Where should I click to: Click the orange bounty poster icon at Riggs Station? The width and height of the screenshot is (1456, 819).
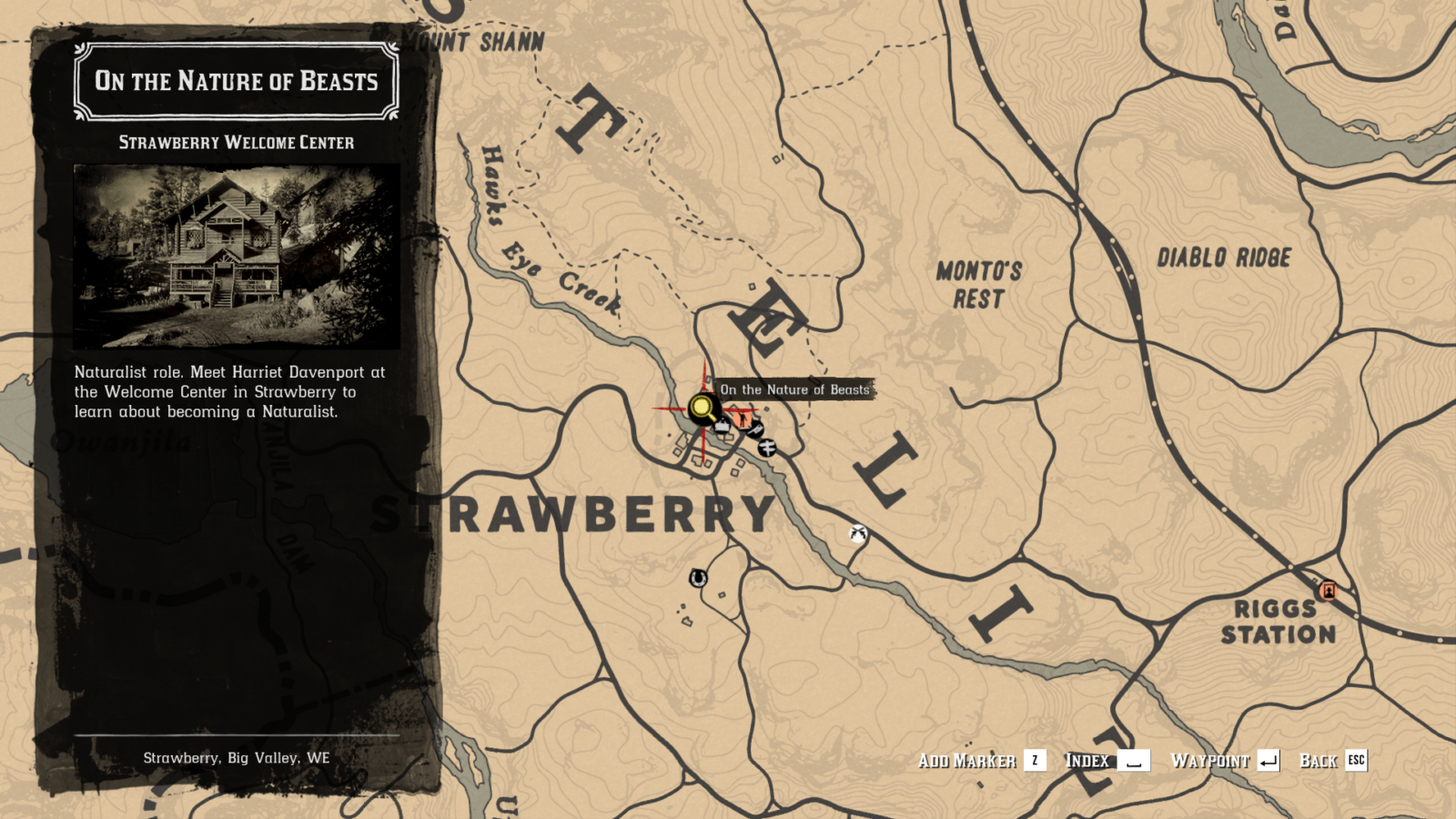point(1327,591)
